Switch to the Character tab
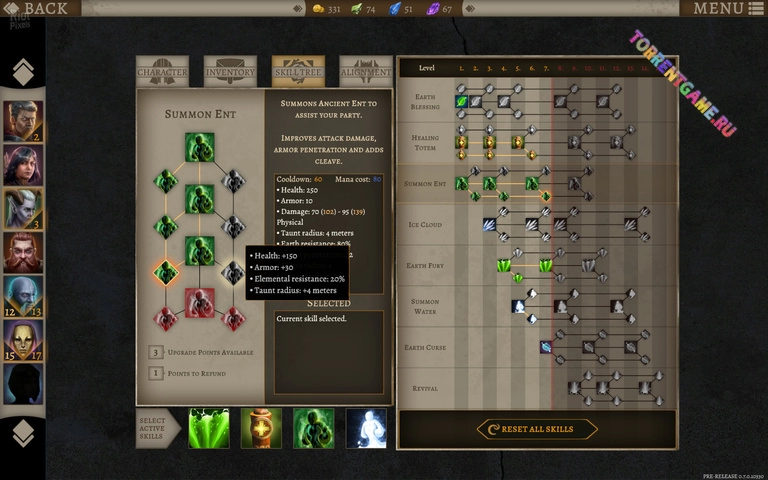This screenshot has width=768, height=480. coord(162,72)
